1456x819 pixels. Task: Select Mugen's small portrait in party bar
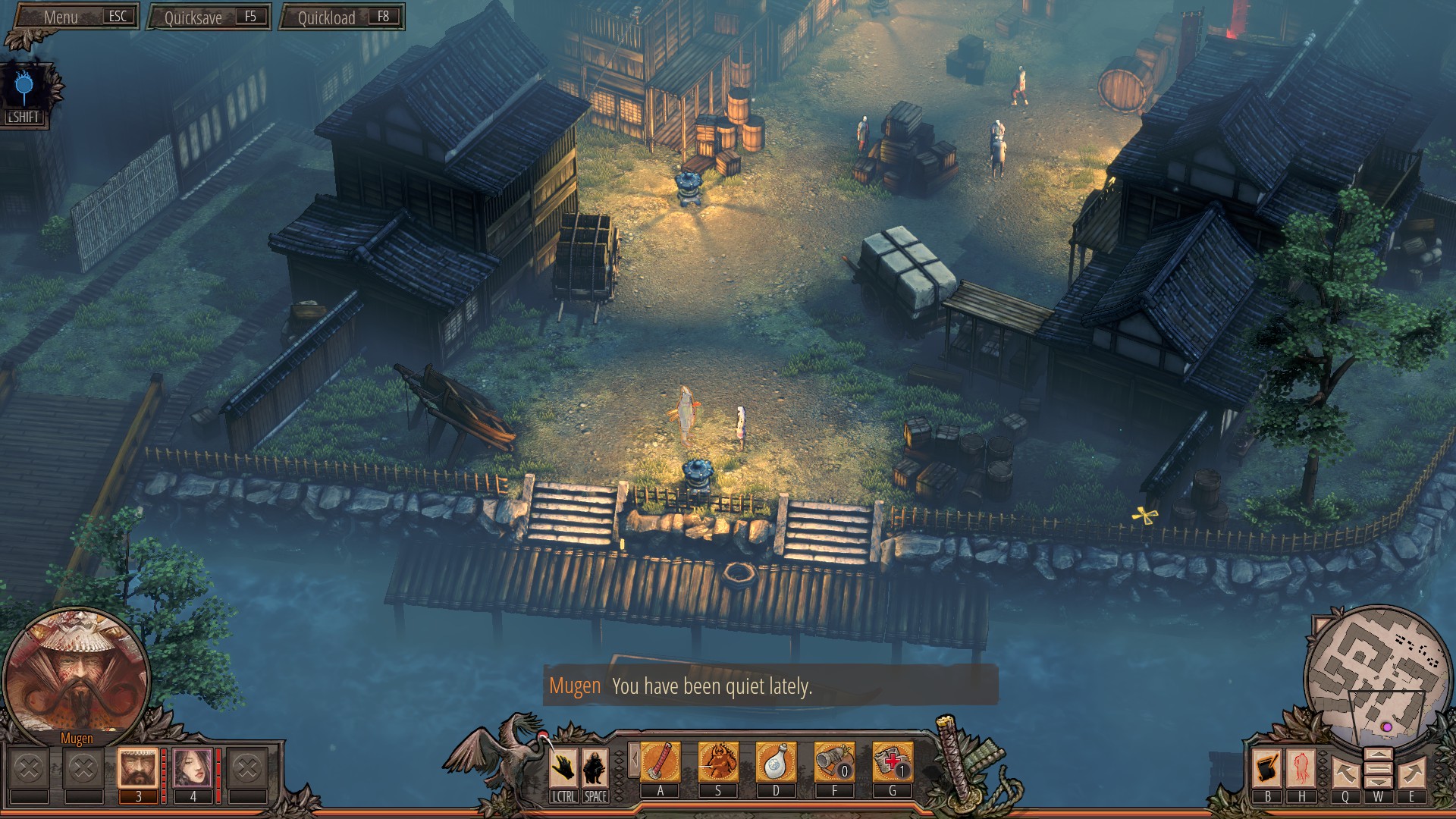tap(138, 767)
